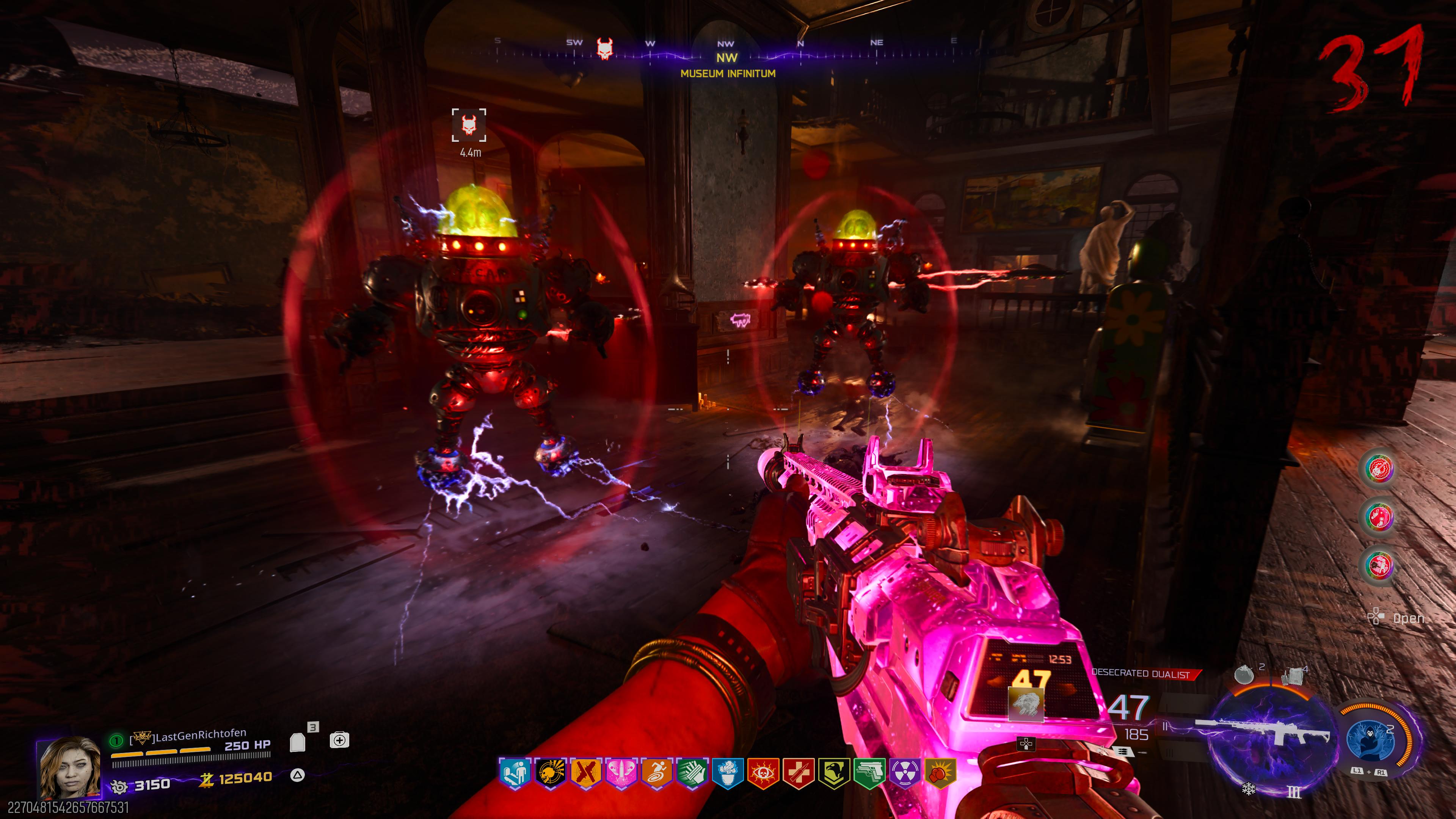1456x819 pixels.
Task: Click the Speed Cola perk icon
Action: click(692, 773)
